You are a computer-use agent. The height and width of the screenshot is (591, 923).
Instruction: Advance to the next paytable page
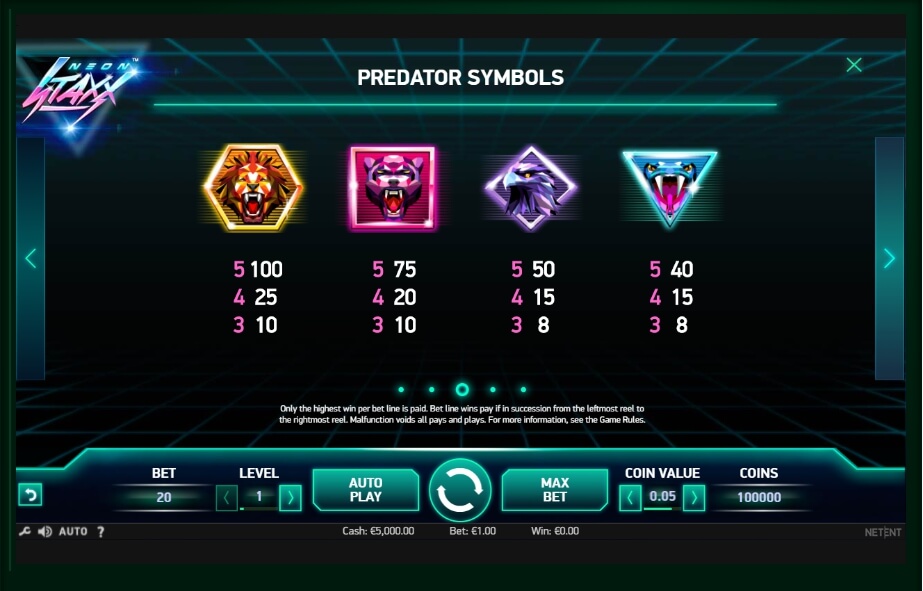click(889, 258)
